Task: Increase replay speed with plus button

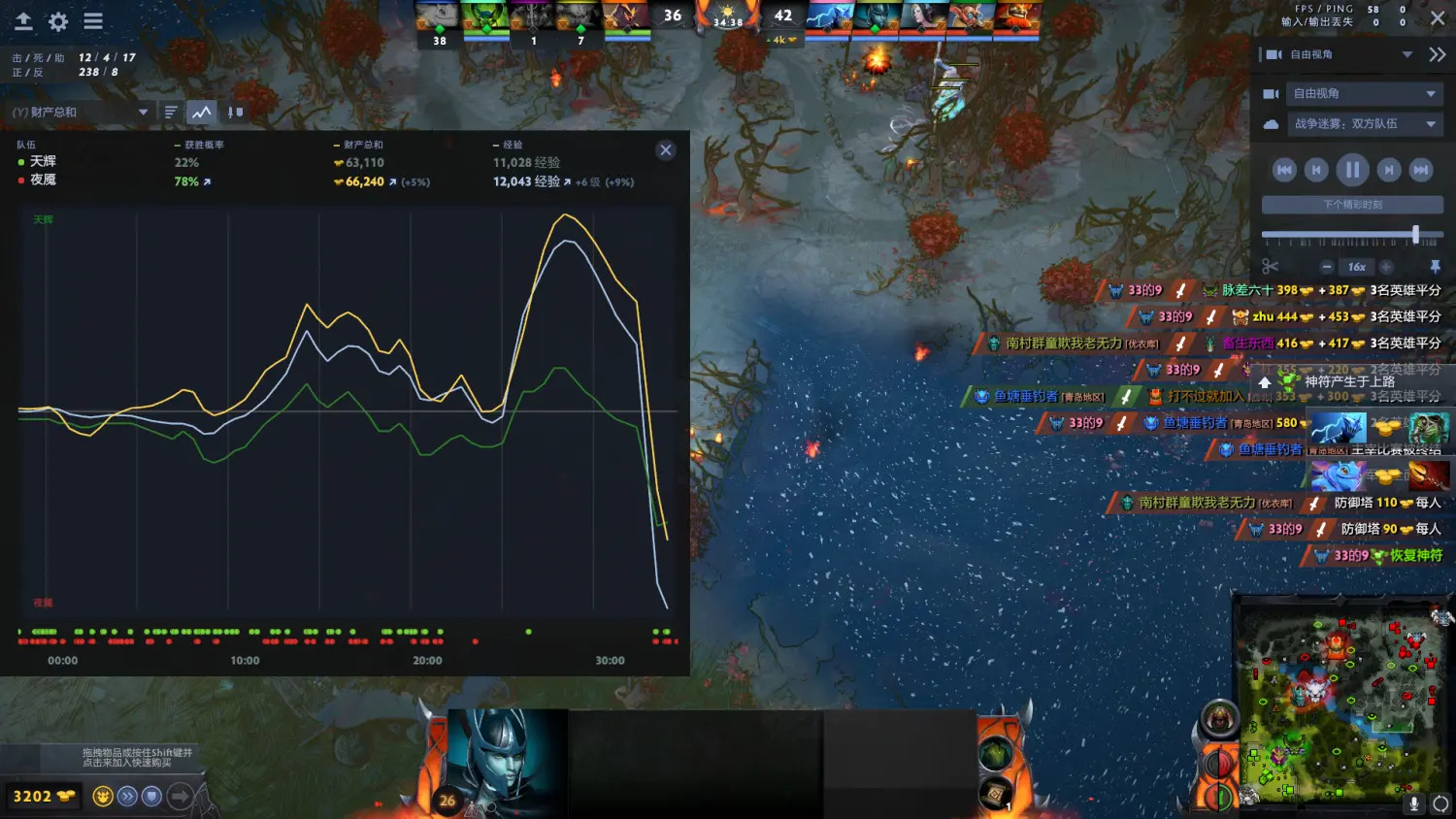Action: pyautogui.click(x=1386, y=267)
